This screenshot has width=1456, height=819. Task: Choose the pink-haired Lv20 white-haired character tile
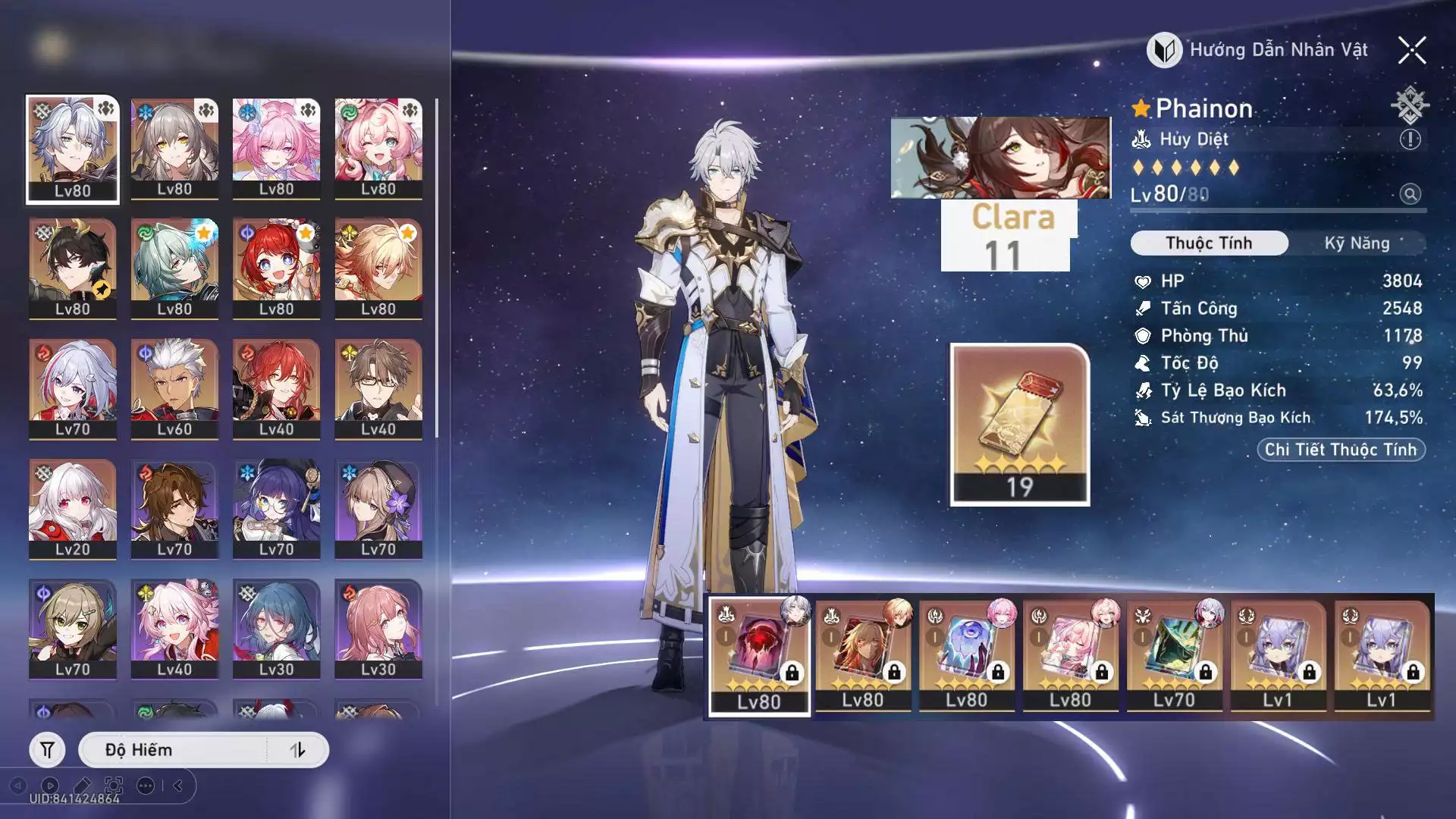coord(73,509)
